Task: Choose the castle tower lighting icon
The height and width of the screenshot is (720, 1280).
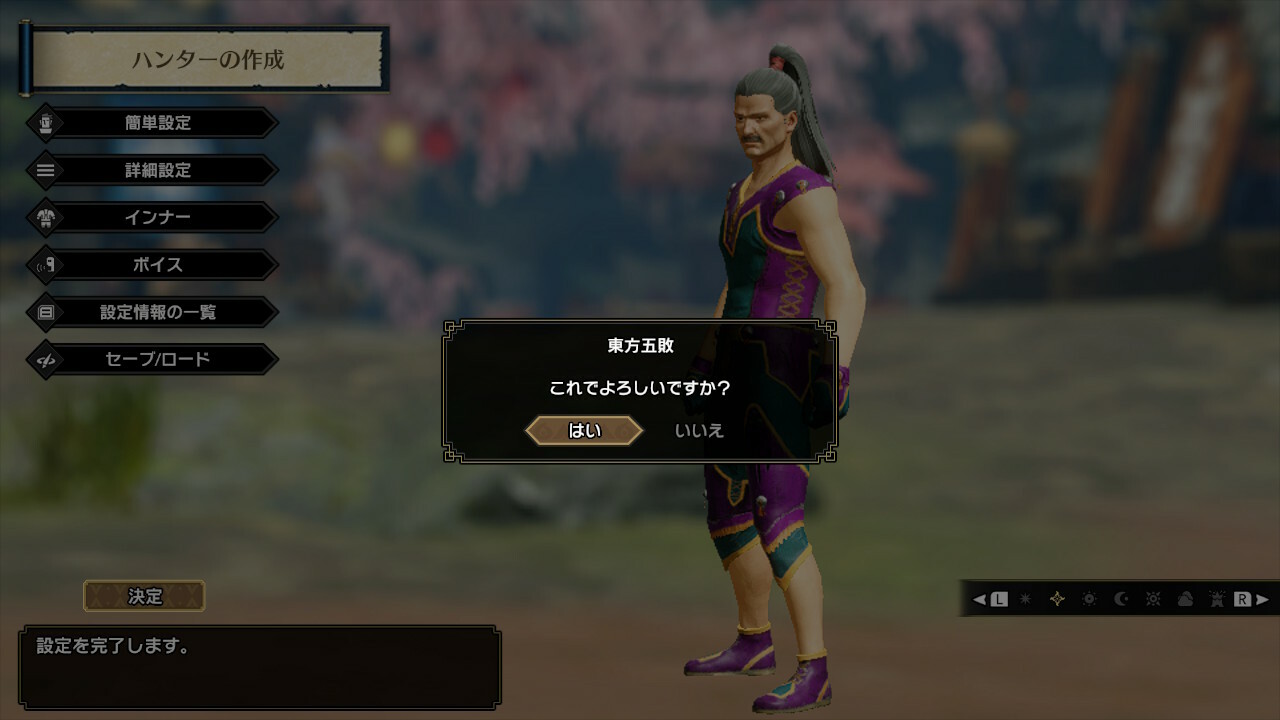Action: click(1217, 599)
